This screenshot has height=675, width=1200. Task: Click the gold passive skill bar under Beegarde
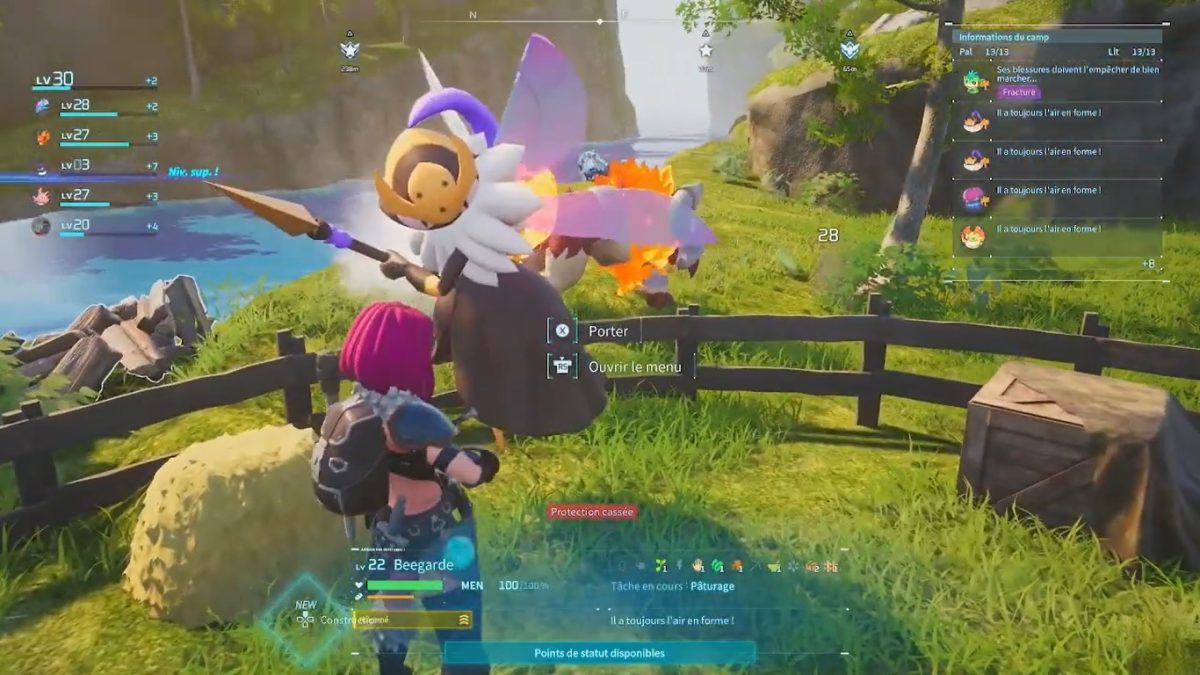412,620
